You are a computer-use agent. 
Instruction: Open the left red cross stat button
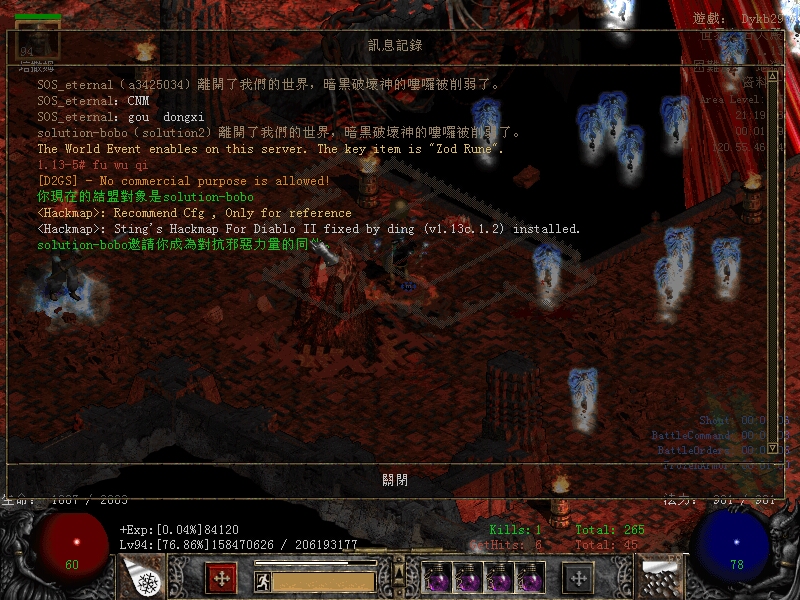[x=221, y=578]
